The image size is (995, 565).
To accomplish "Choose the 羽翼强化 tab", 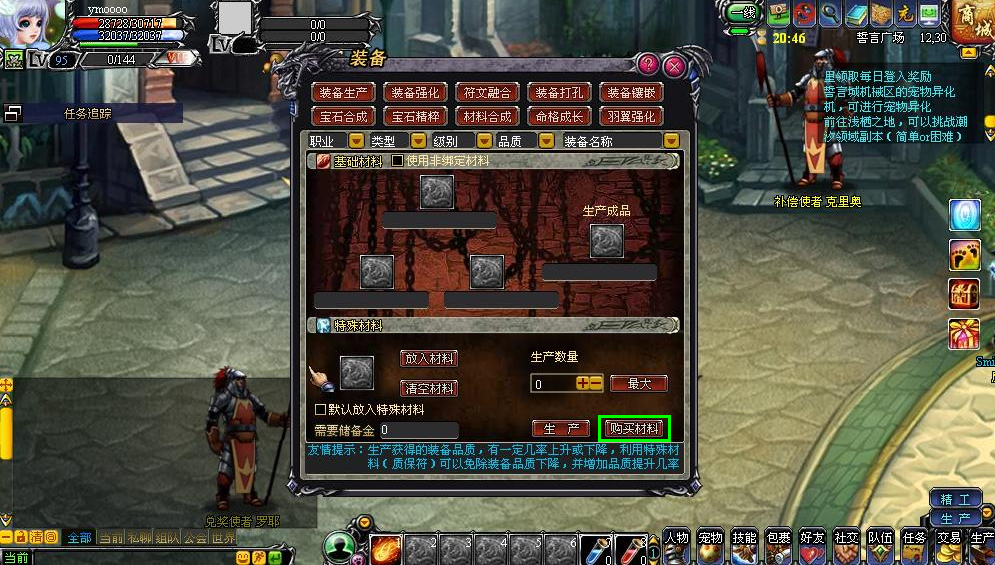I will [632, 116].
